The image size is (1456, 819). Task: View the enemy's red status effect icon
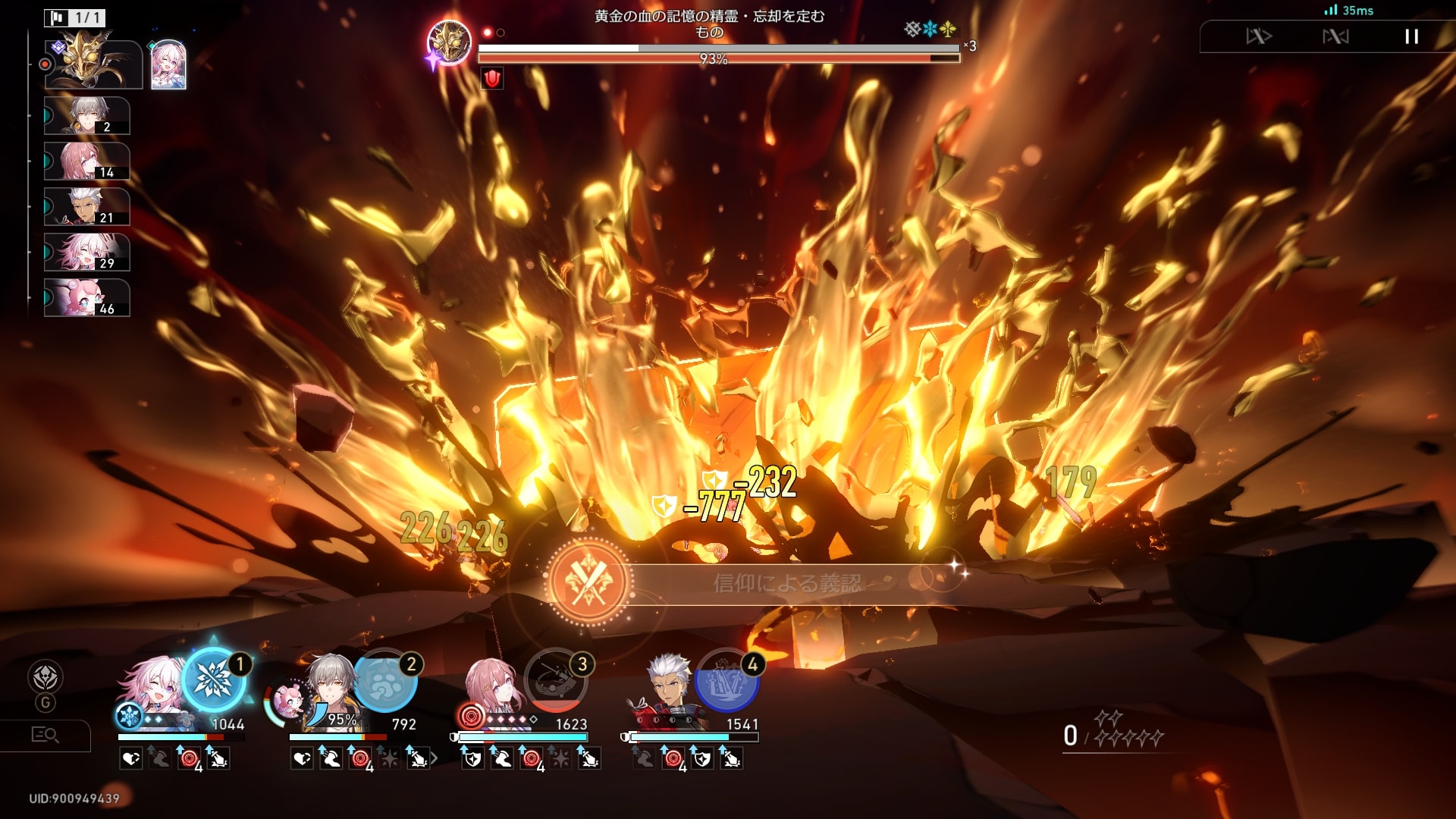click(492, 78)
